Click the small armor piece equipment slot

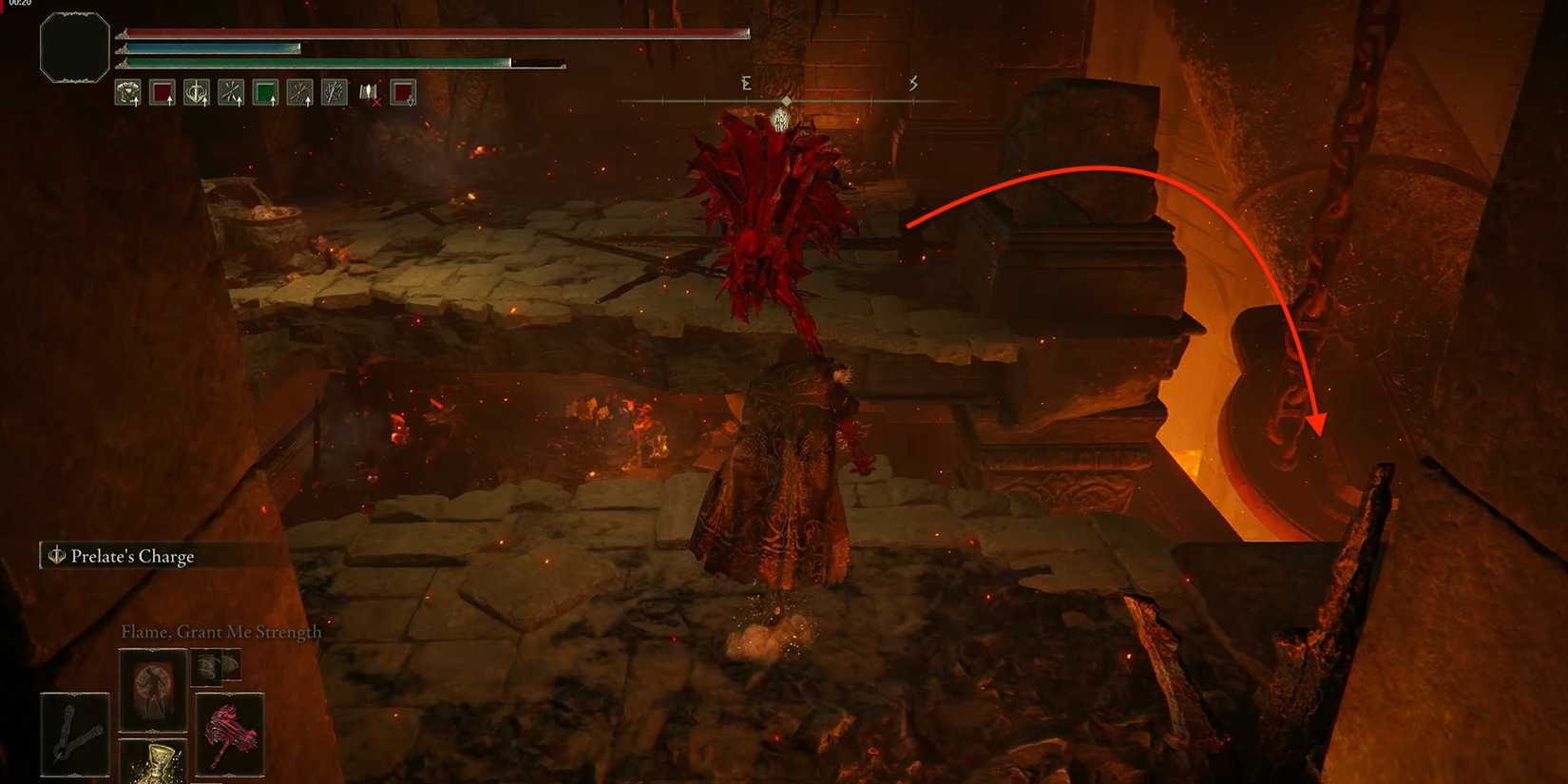click(217, 665)
